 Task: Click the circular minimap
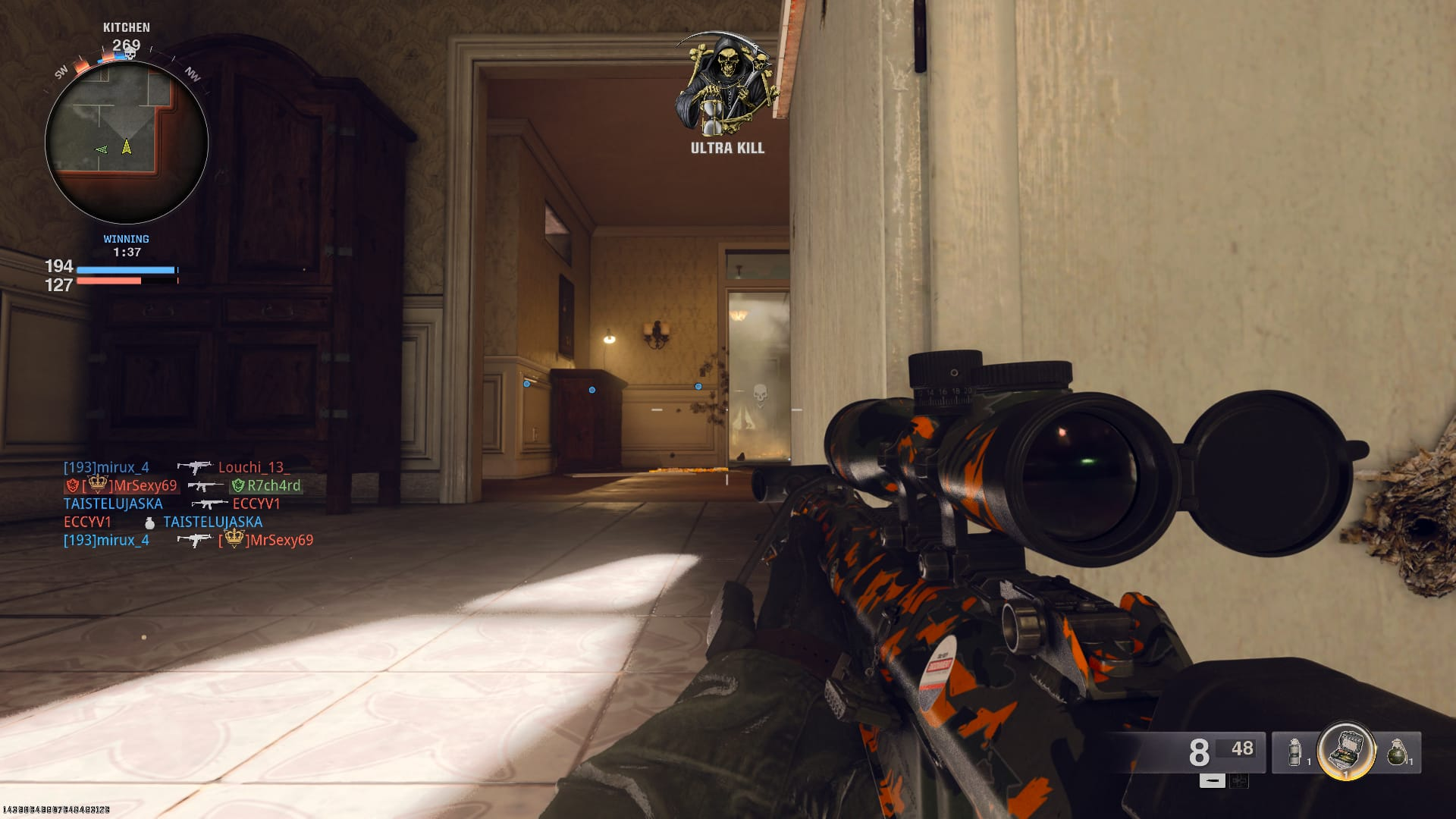point(127,143)
